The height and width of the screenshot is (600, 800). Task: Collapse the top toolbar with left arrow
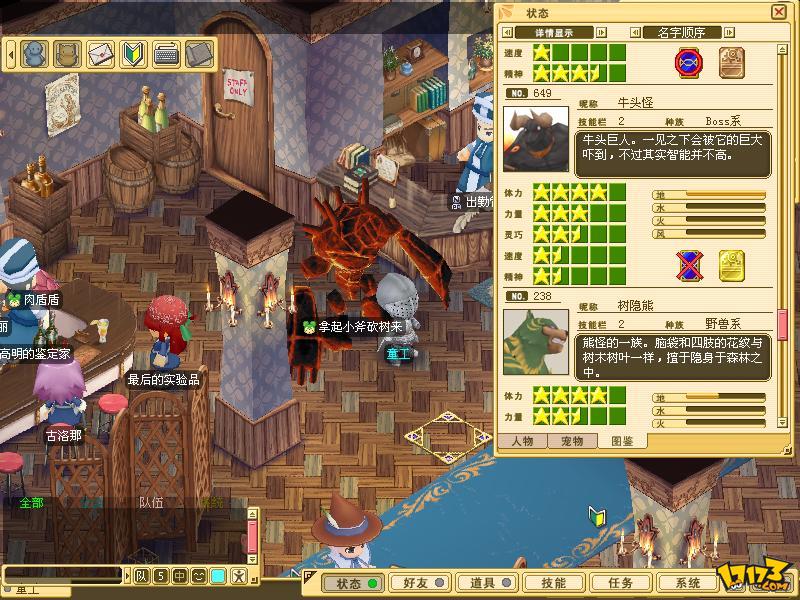coord(13,53)
